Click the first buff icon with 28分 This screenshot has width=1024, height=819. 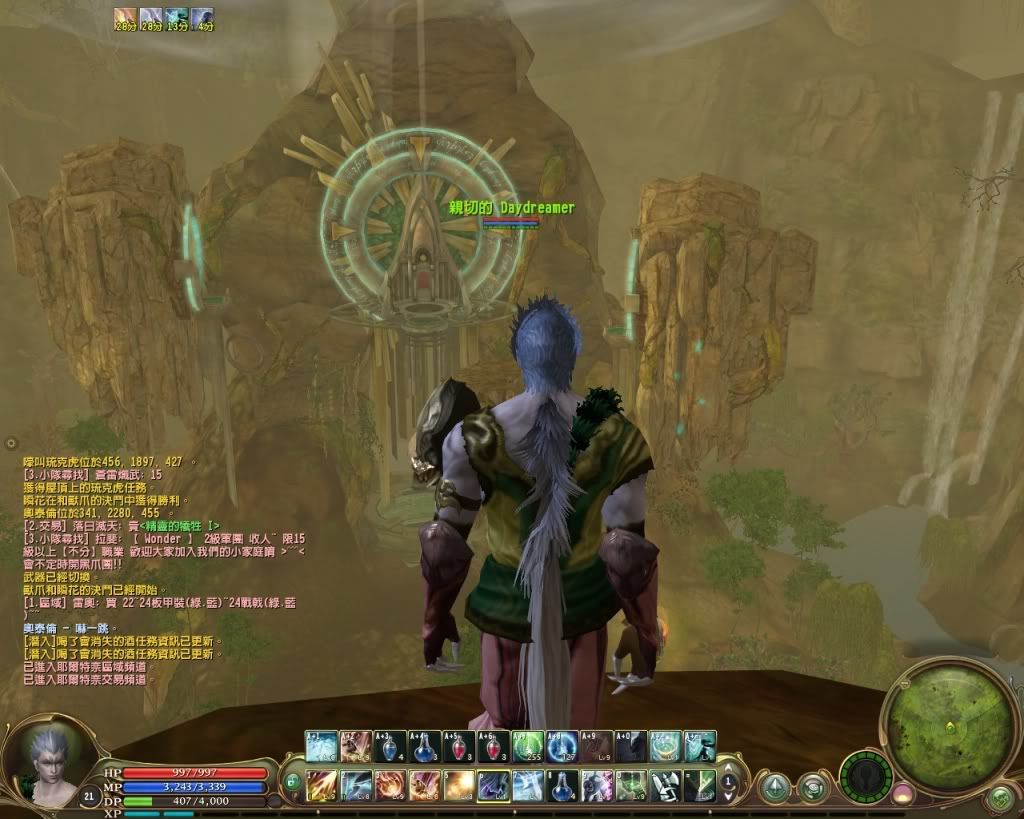pyautogui.click(x=125, y=17)
